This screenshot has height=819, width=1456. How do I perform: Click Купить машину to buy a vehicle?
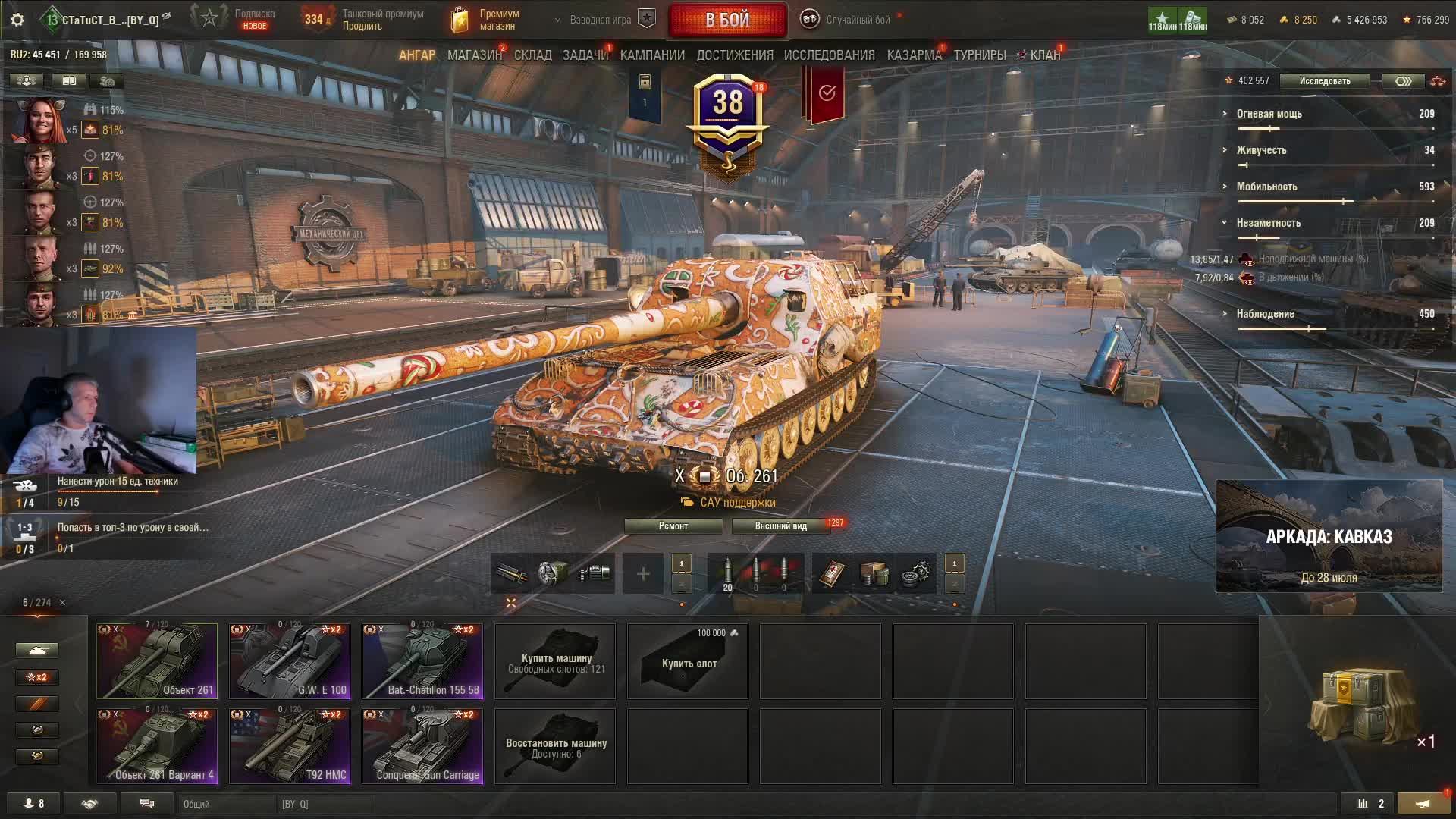(x=555, y=661)
